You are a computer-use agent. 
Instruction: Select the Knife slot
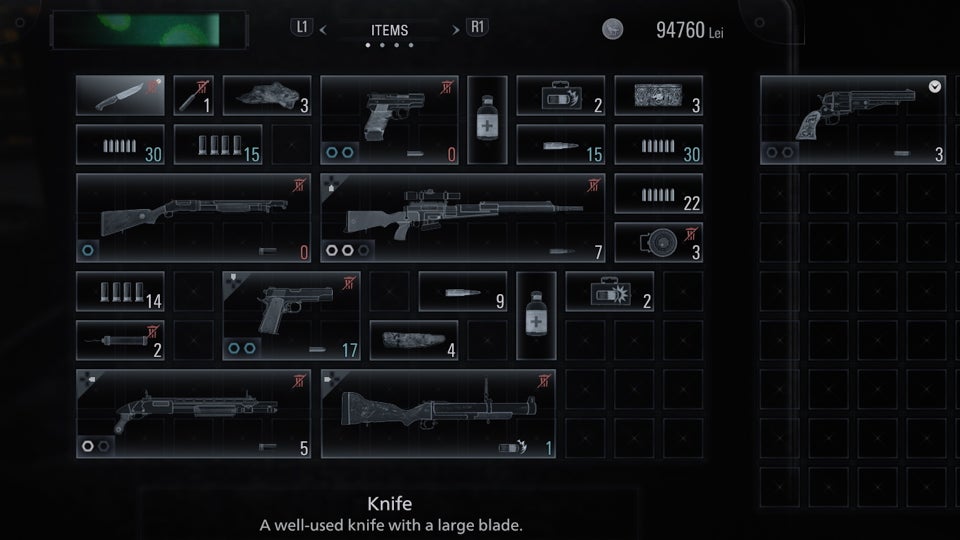pos(120,95)
